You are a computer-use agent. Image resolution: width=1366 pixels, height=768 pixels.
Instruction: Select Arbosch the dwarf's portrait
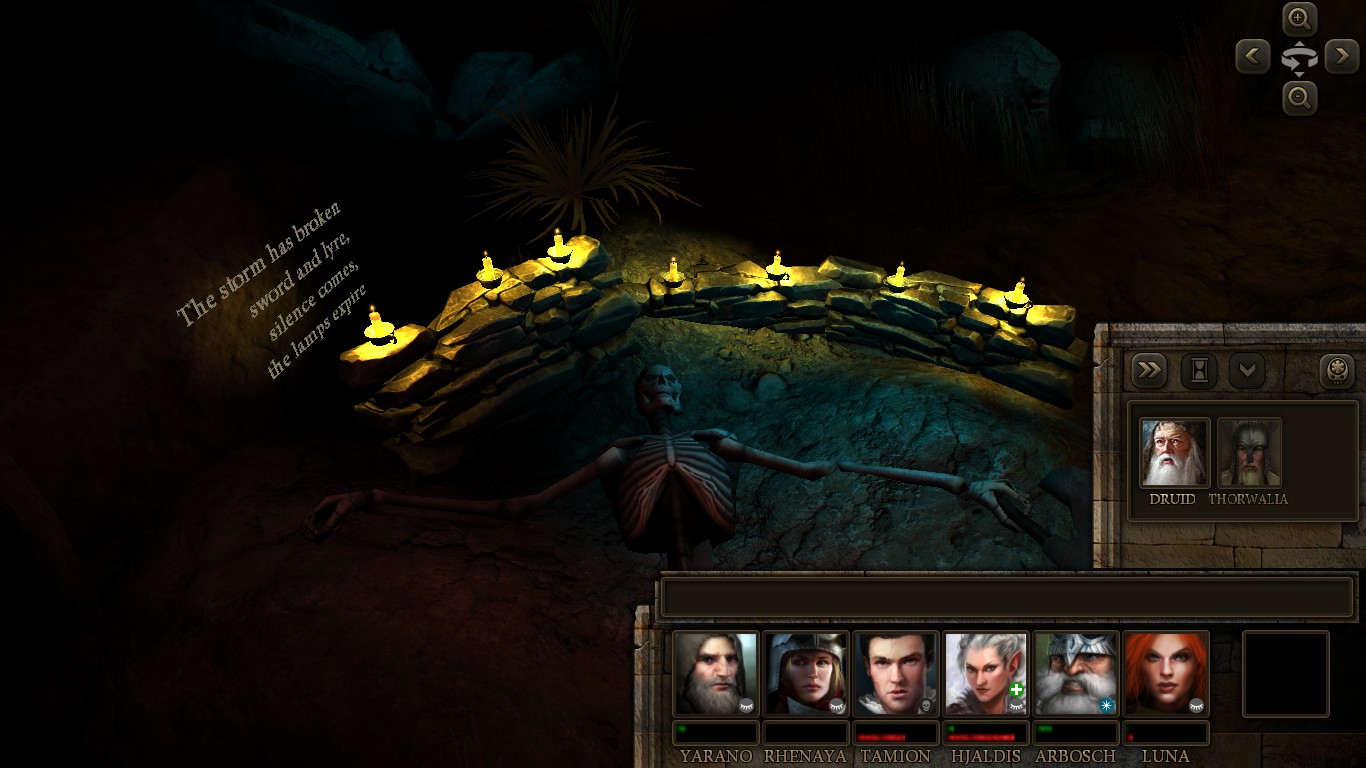(x=1076, y=673)
